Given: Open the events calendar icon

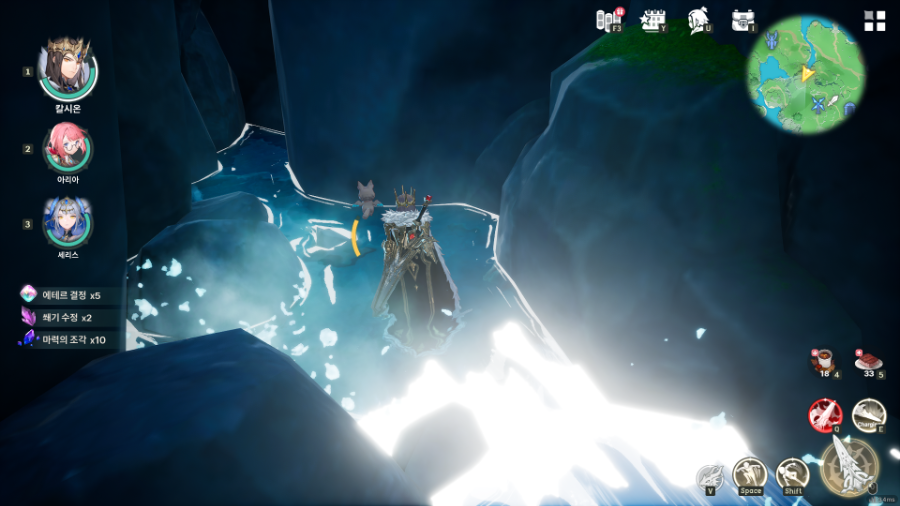Looking at the screenshot, I should 654,20.
